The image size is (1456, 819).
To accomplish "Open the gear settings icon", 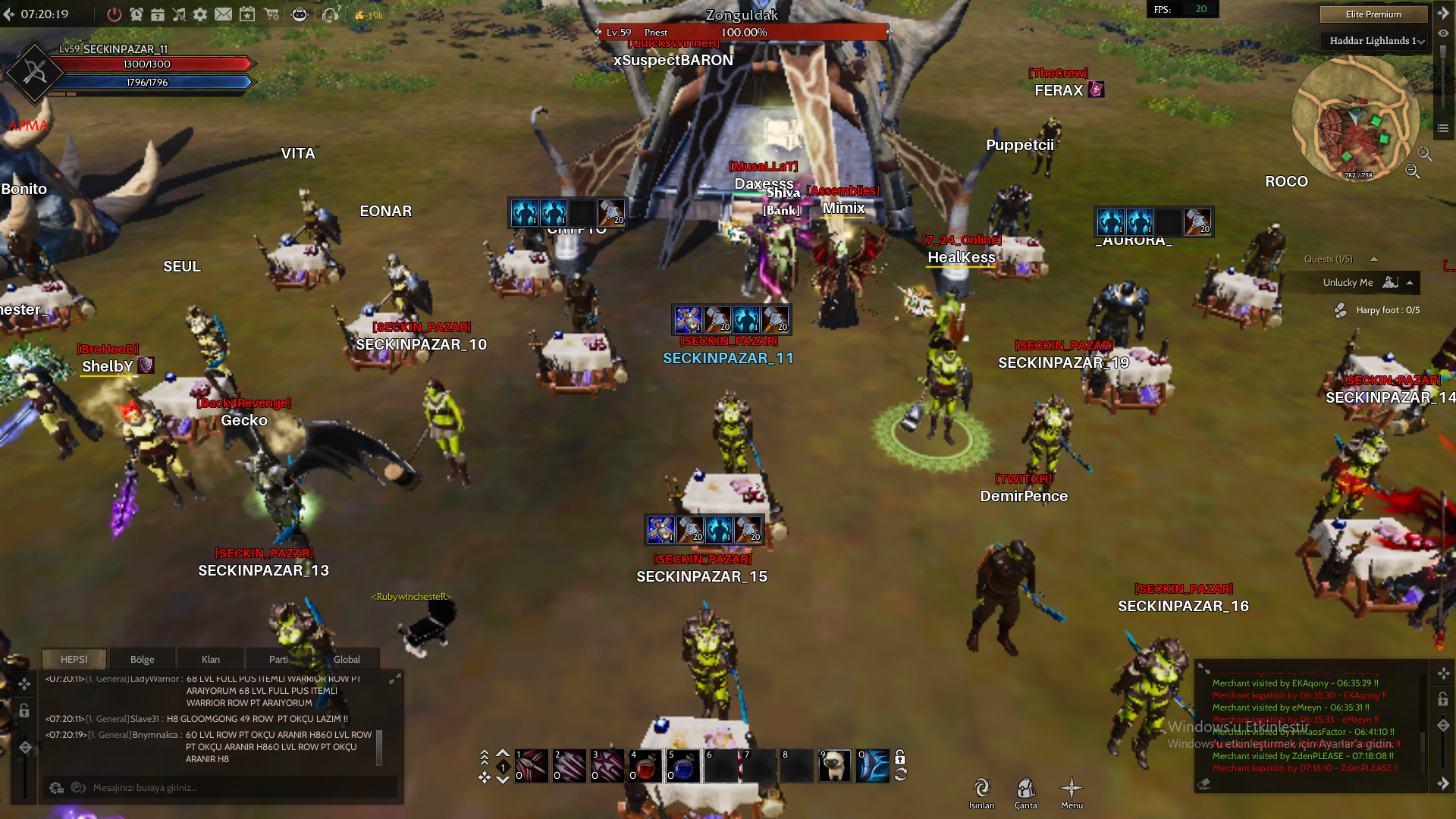I will tap(200, 14).
